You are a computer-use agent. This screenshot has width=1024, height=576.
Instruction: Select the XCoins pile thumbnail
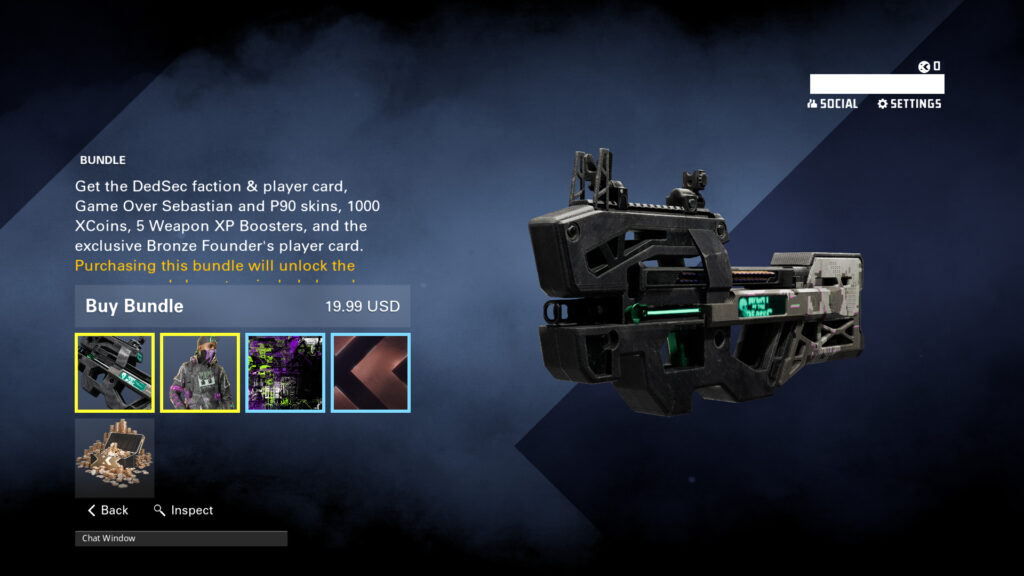115,458
